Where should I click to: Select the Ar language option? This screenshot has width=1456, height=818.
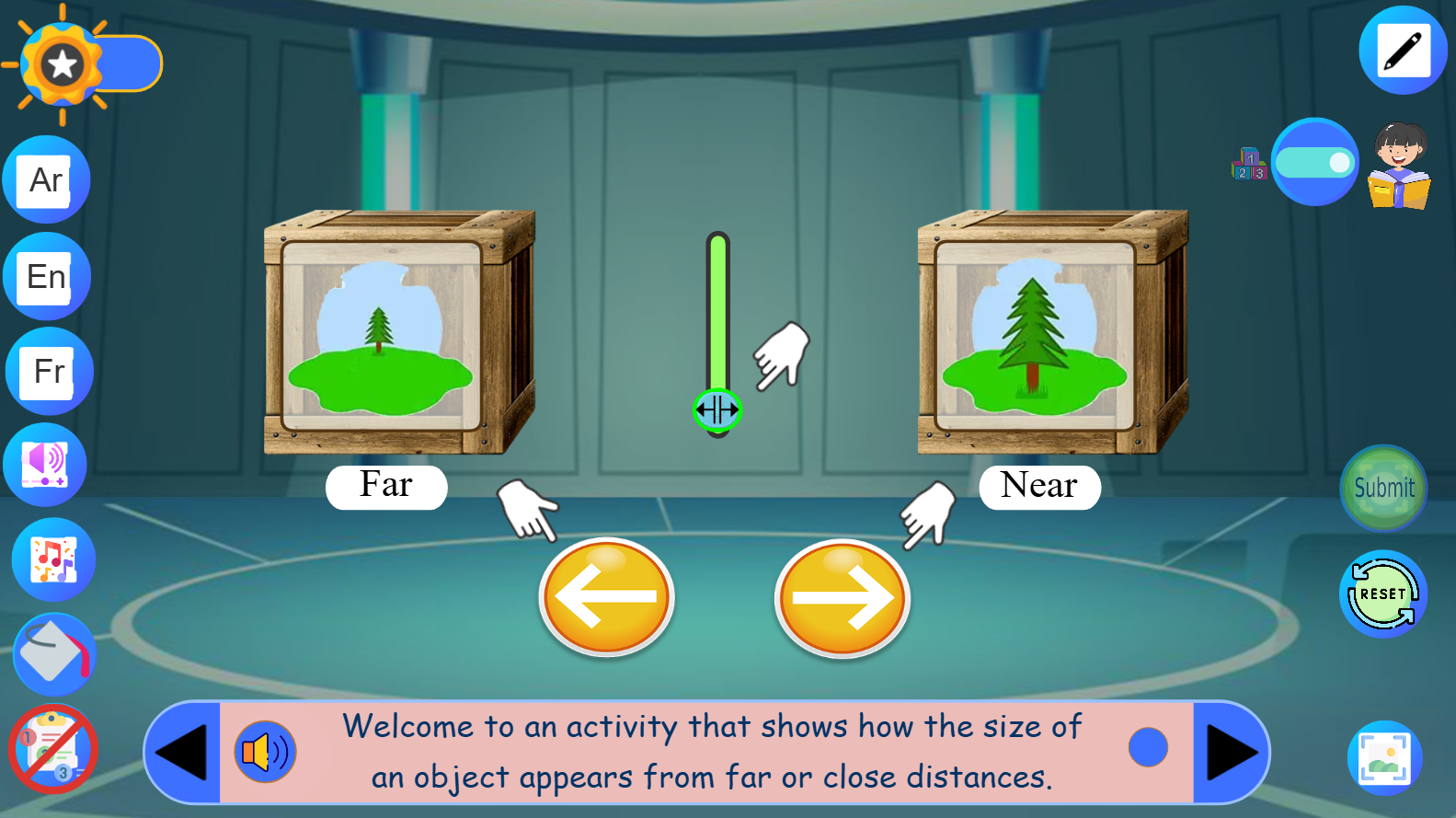click(x=44, y=179)
